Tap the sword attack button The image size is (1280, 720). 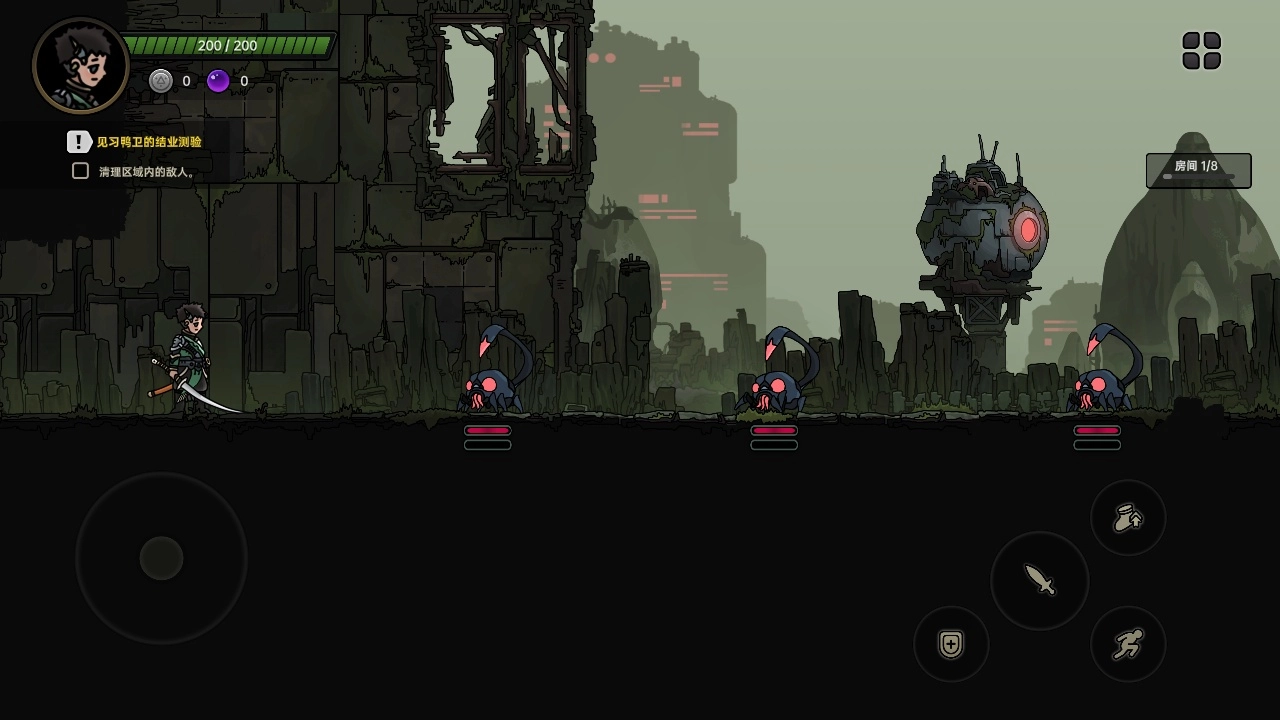pos(1040,580)
